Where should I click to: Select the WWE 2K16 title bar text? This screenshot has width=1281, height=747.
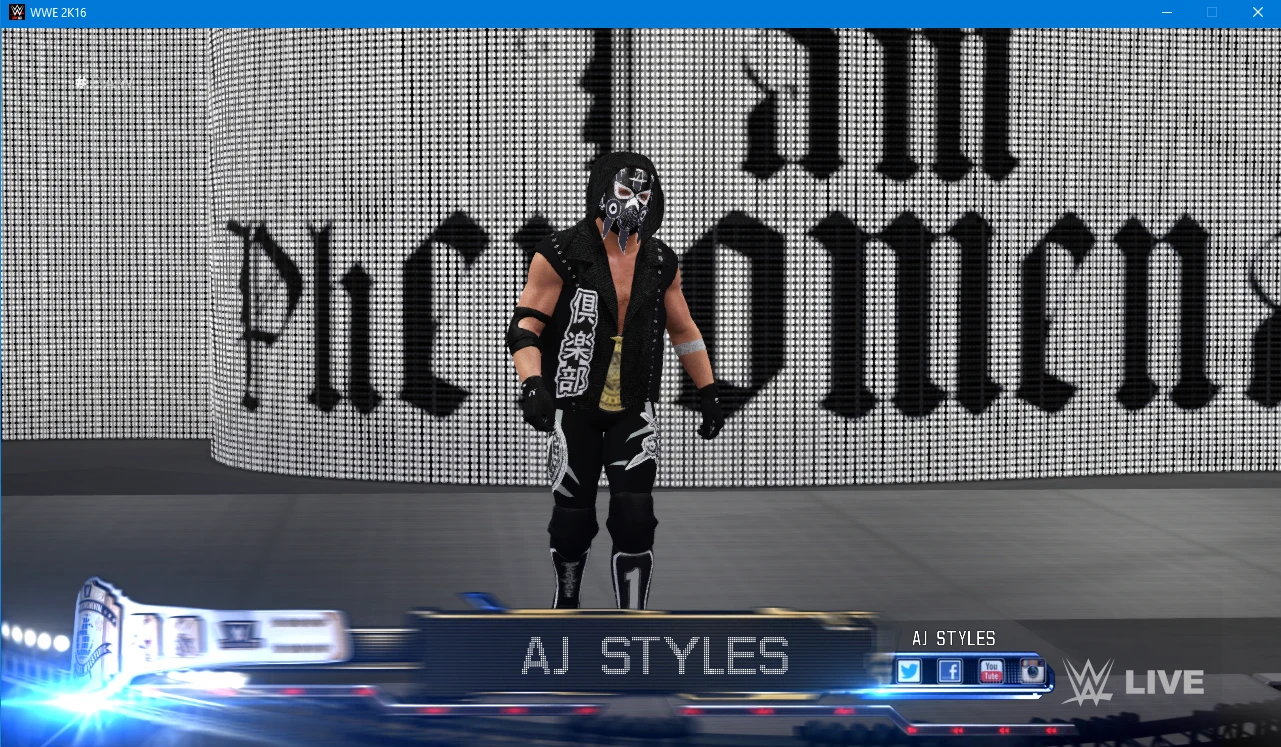click(56, 12)
